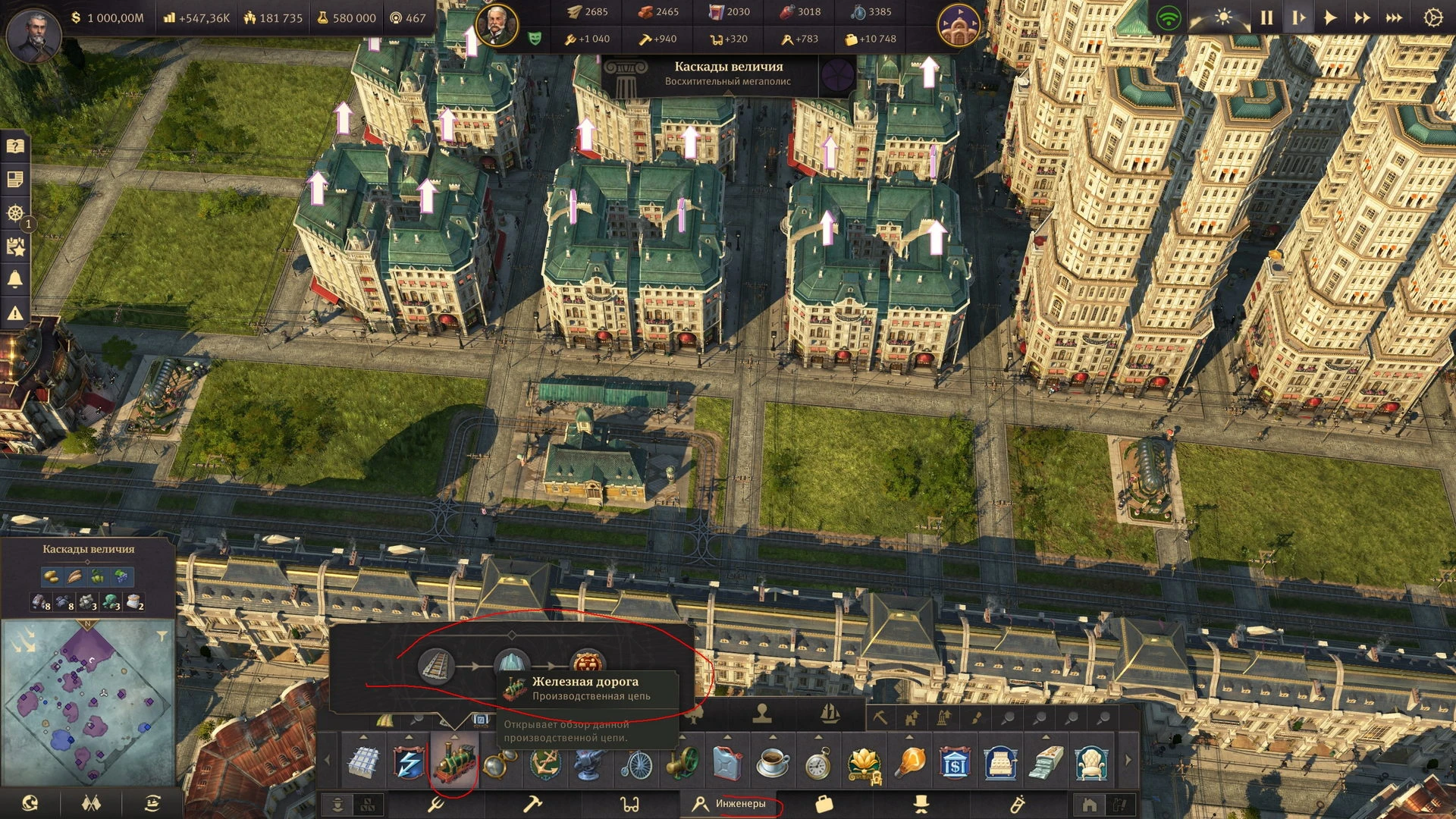The height and width of the screenshot is (819, 1456).
Task: Choose the lightning bolt electricity build icon
Action: [409, 762]
